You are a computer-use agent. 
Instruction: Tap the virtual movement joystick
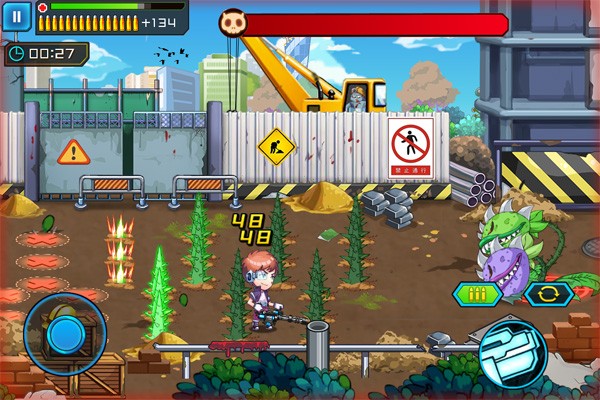click(x=65, y=333)
